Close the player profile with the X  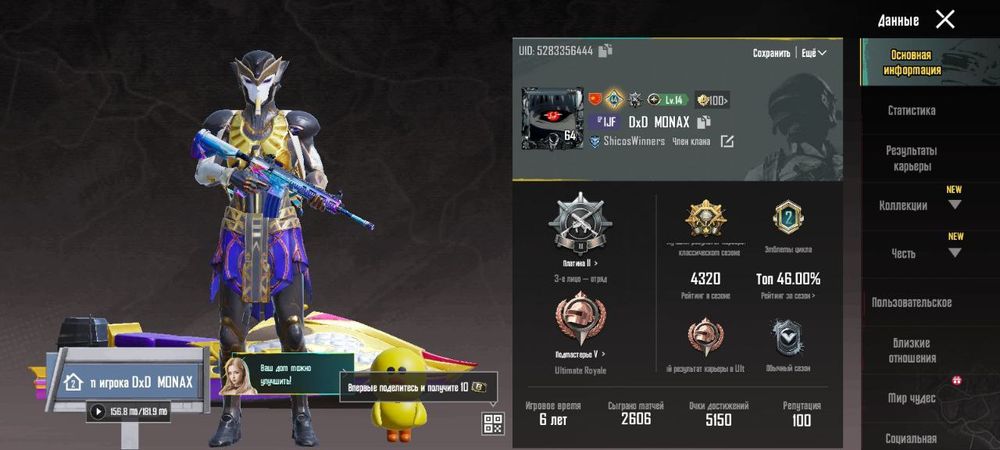tap(944, 19)
